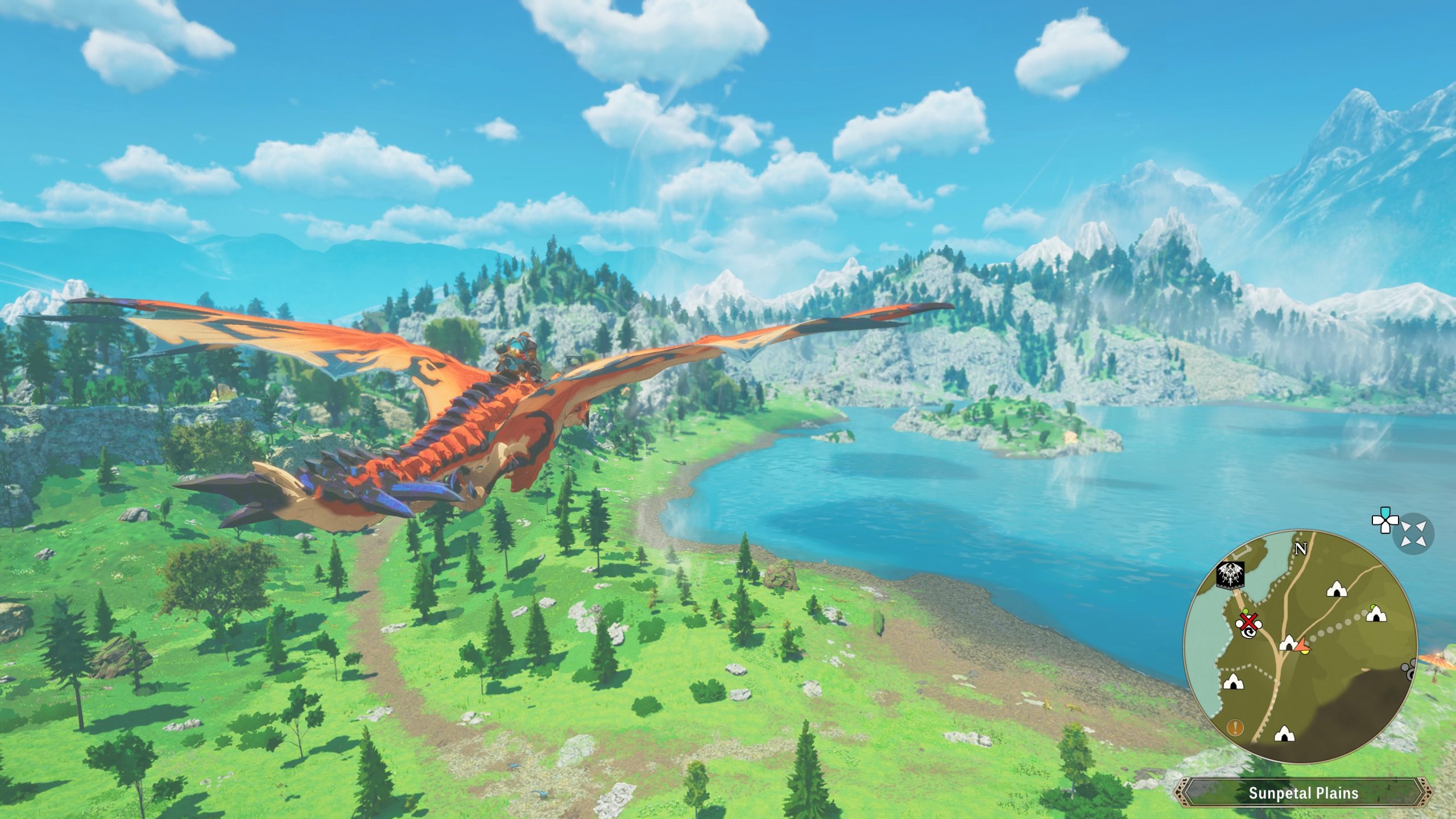Expand the map with four-arrows button
Viewport: 1456px width, 819px height.
click(1413, 533)
